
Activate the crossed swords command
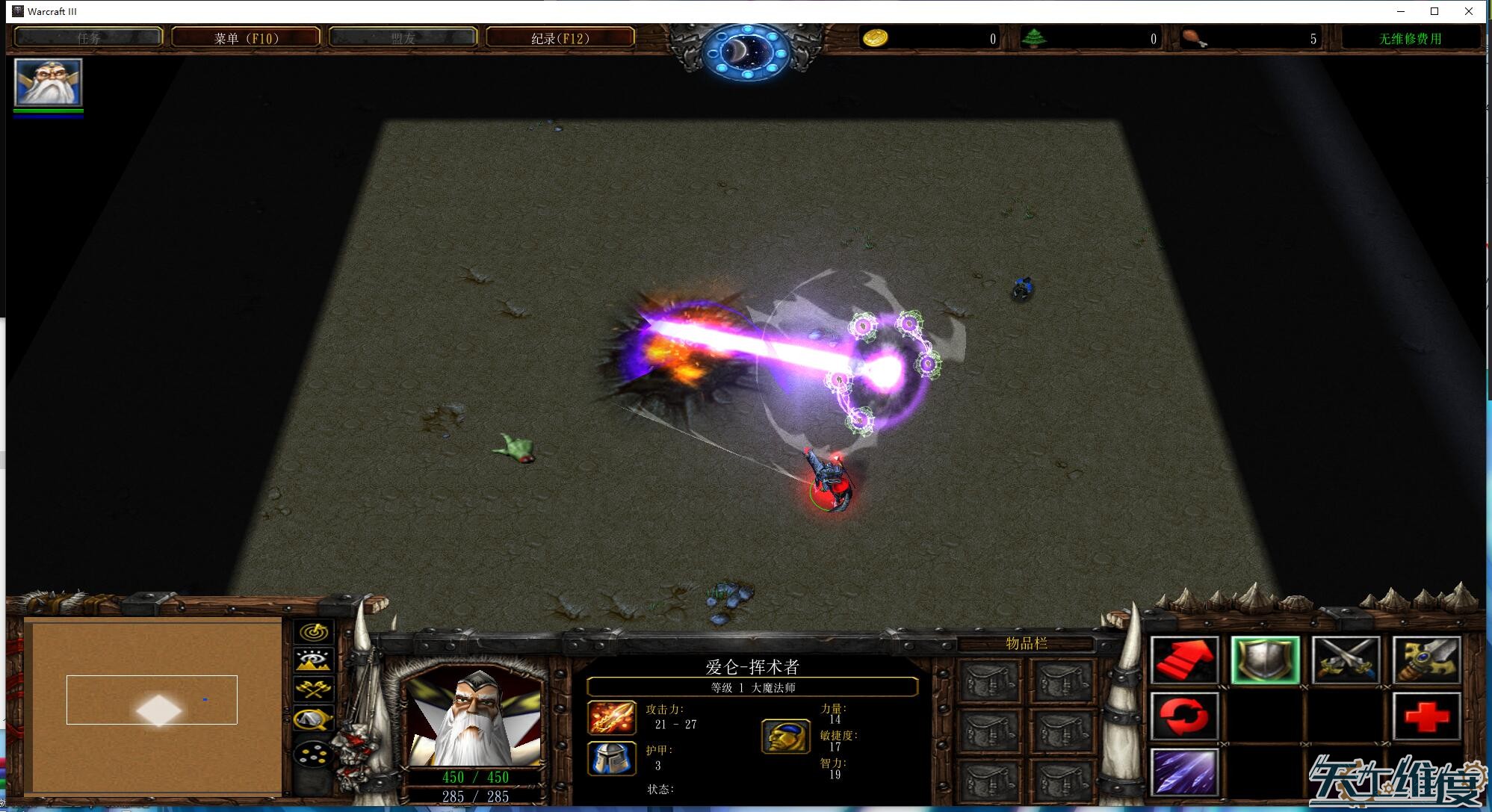1346,661
